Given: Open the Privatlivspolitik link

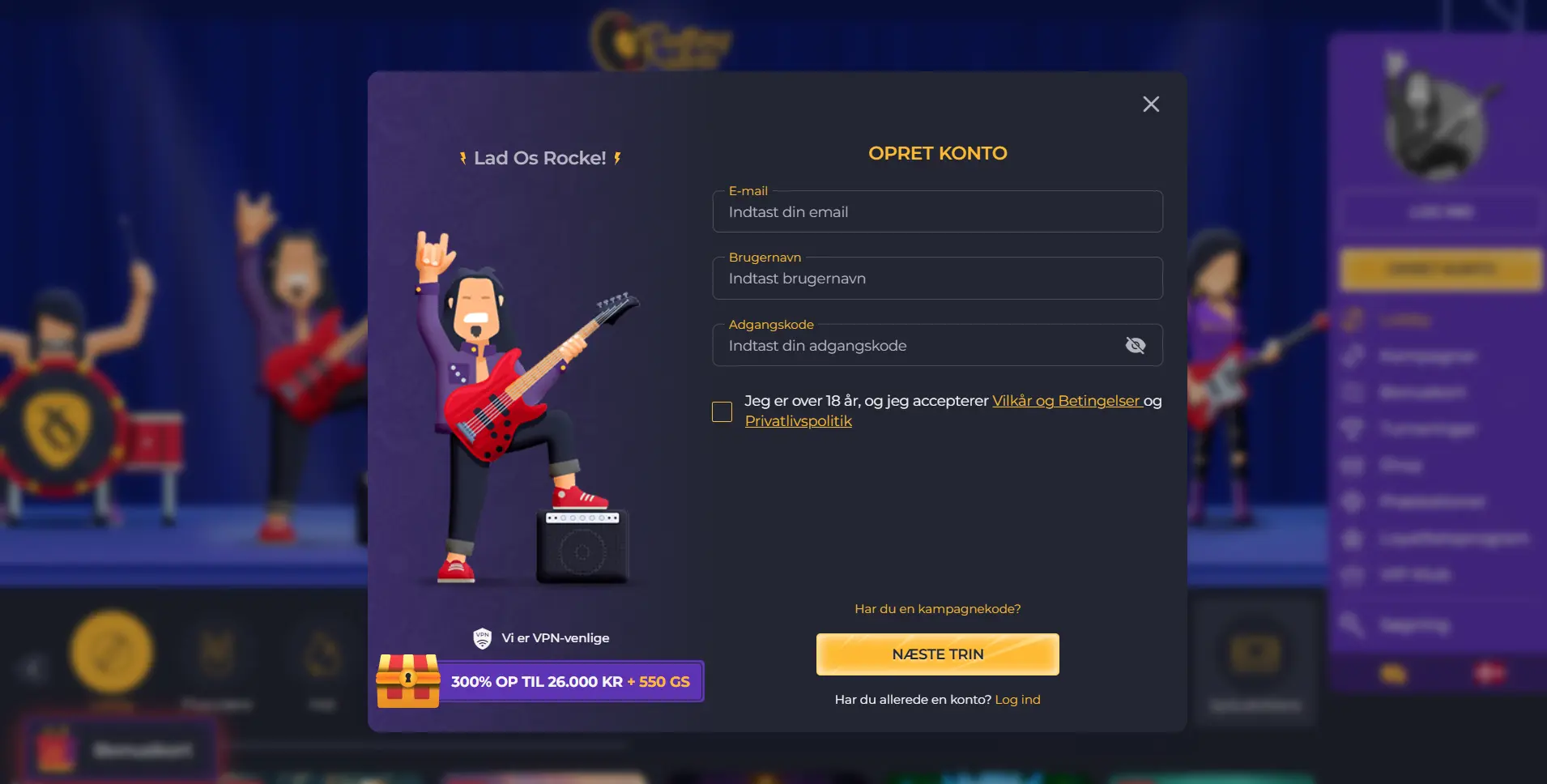Looking at the screenshot, I should pos(798,420).
